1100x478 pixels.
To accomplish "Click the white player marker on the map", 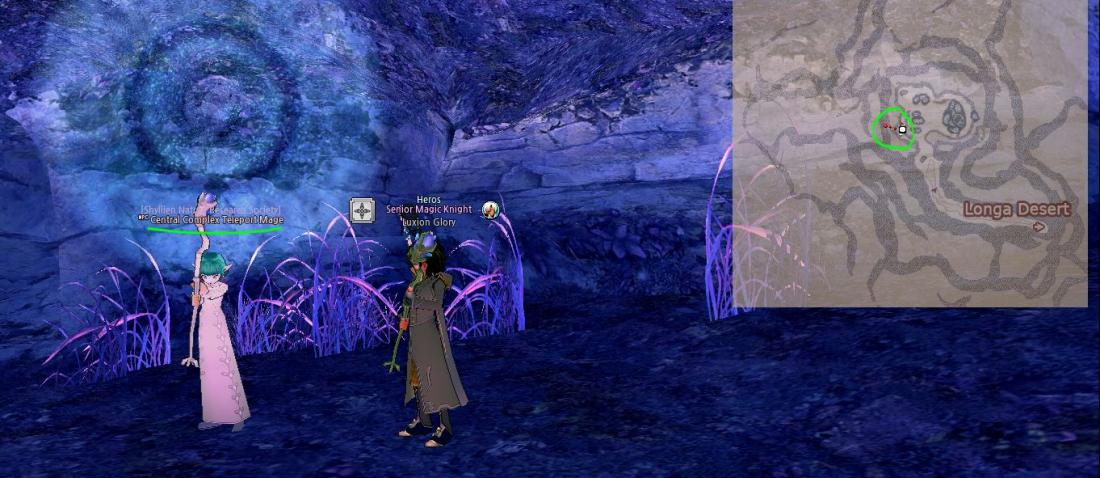I will [903, 129].
